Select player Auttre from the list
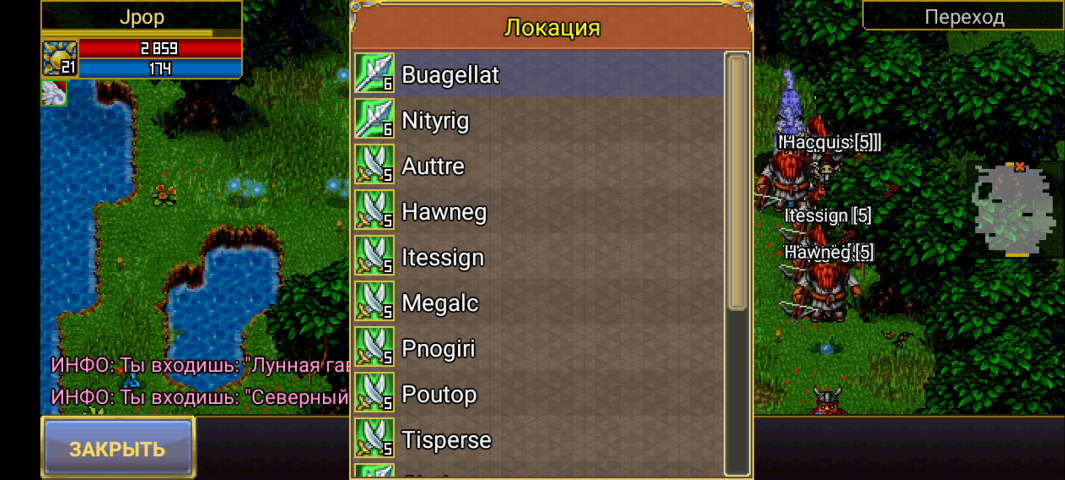1065x480 pixels. (538, 166)
